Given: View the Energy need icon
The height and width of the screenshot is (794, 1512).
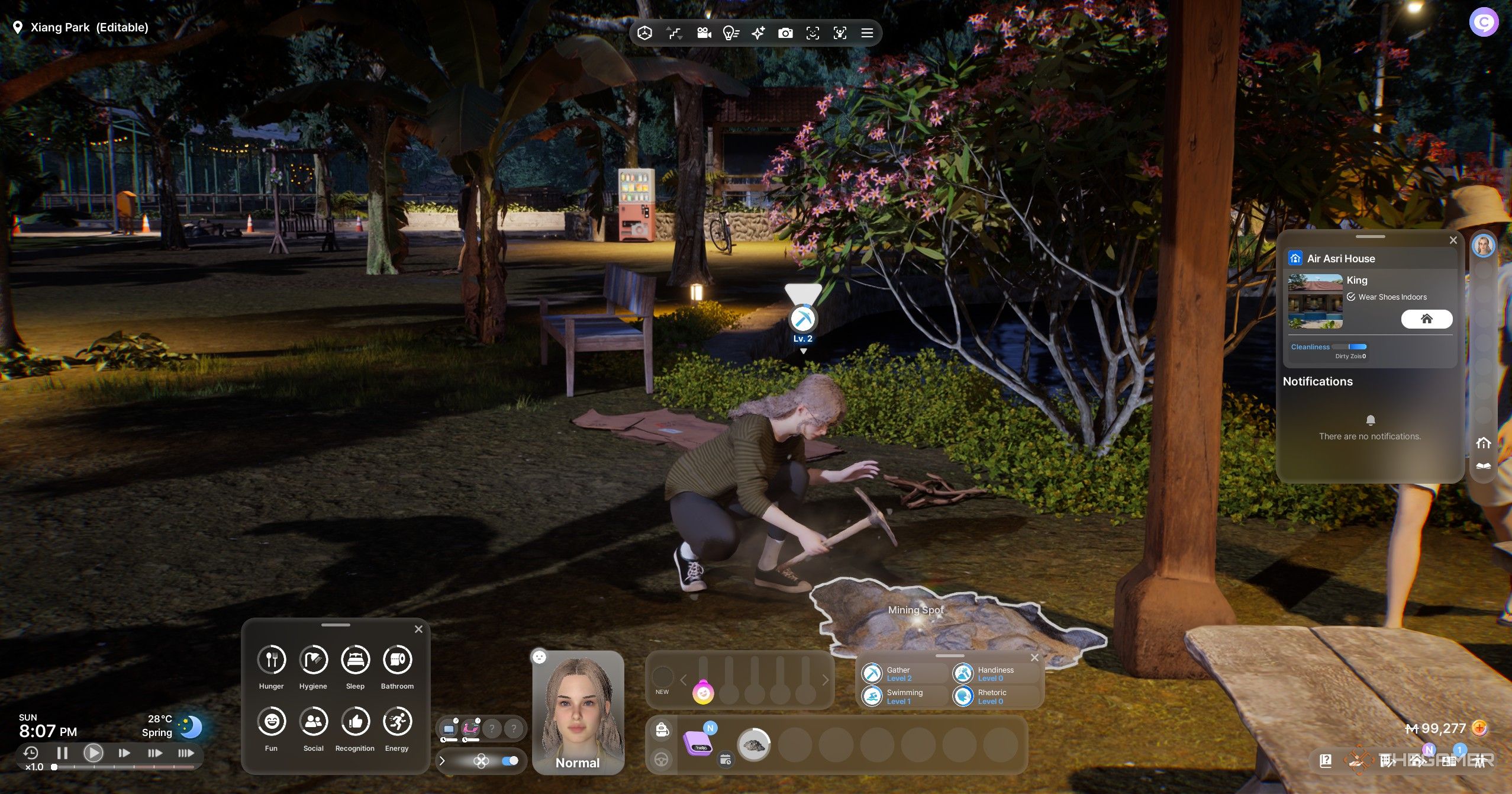Looking at the screenshot, I should point(396,721).
